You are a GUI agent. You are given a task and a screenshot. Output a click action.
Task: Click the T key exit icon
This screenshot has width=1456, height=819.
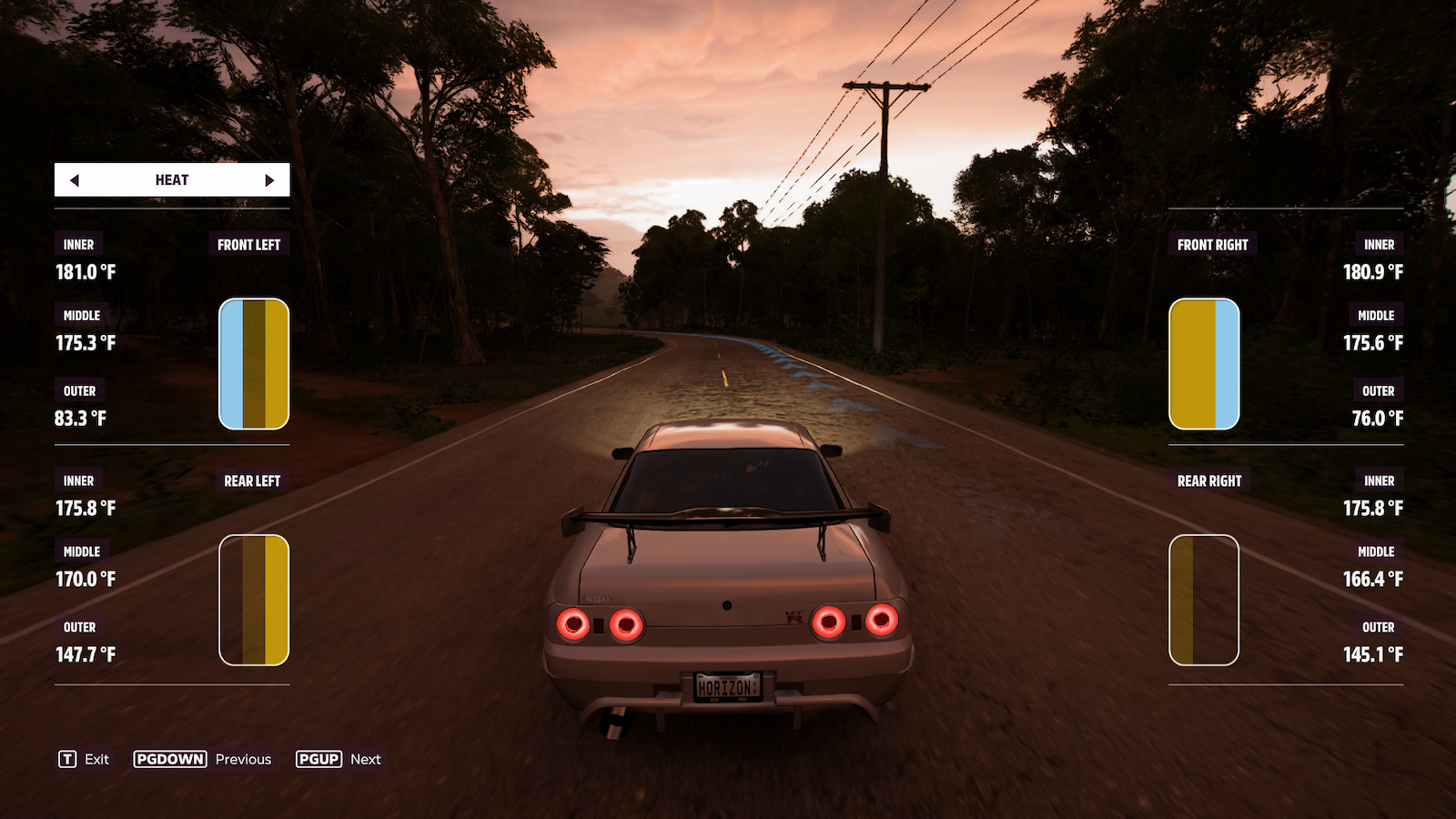pyautogui.click(x=67, y=758)
